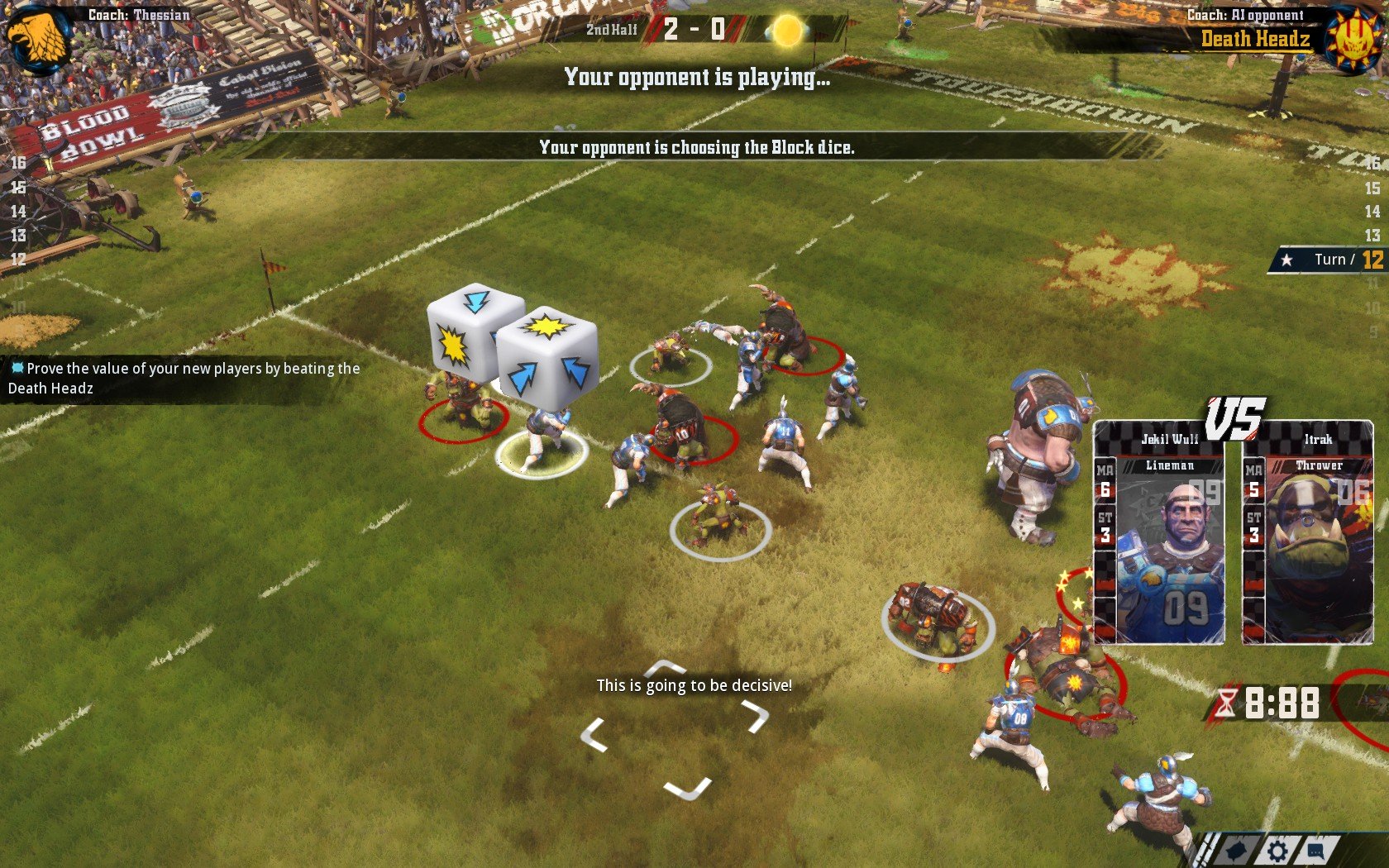Screen dimensions: 1389x868
Task: Choose the front block die with two up arrows
Action: (547, 360)
